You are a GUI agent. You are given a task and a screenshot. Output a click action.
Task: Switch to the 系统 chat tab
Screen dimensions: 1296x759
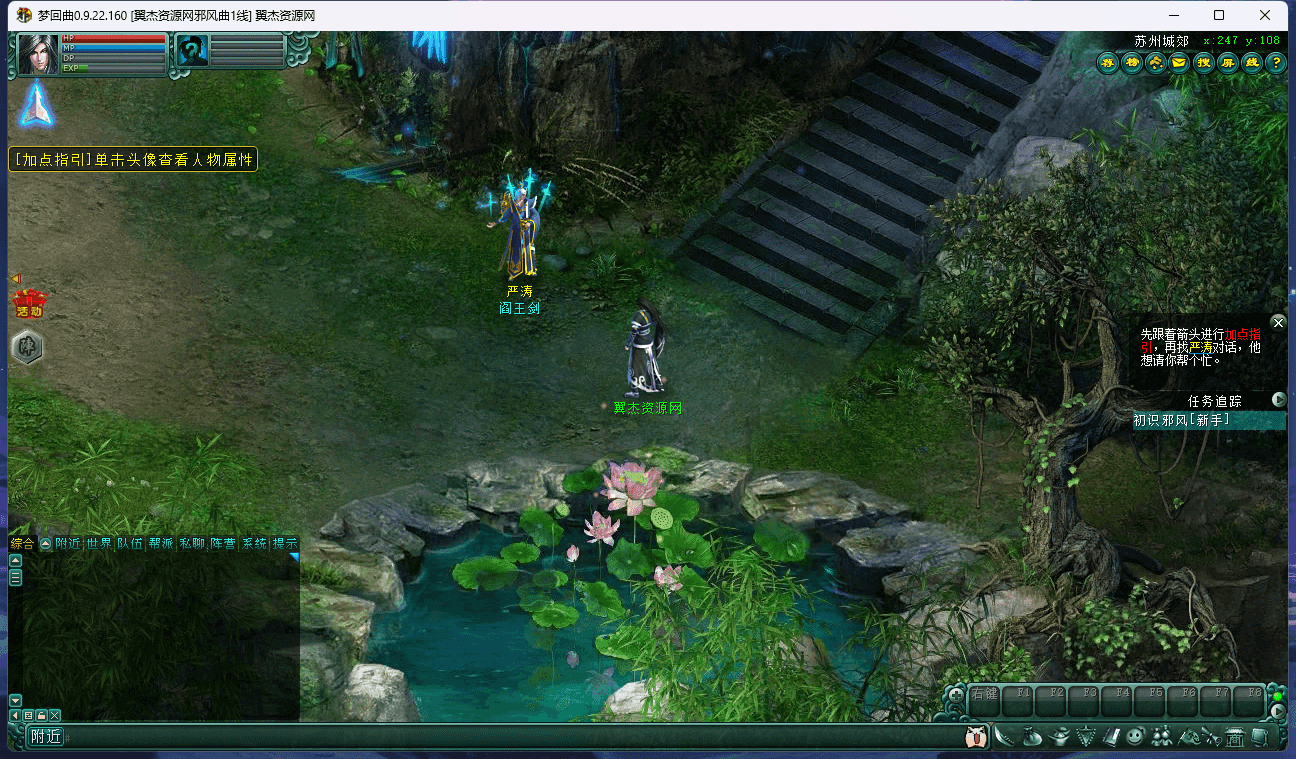tap(254, 544)
